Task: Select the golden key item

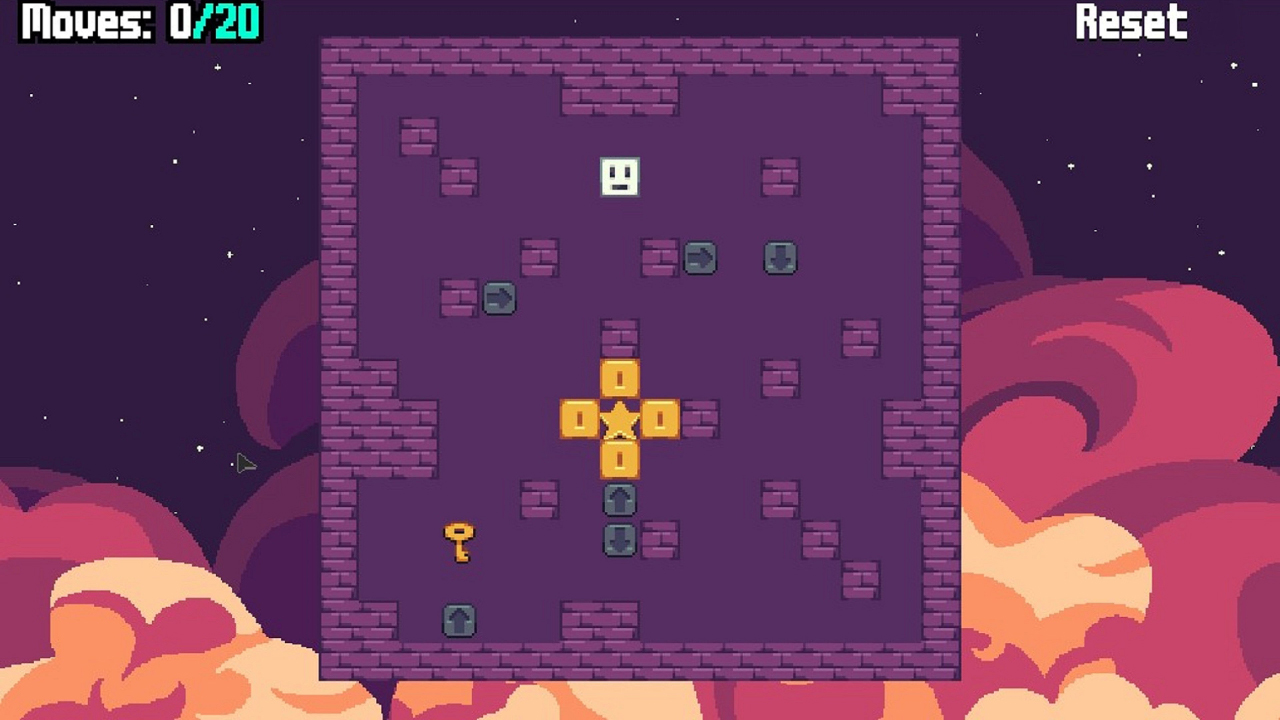Action: (458, 540)
